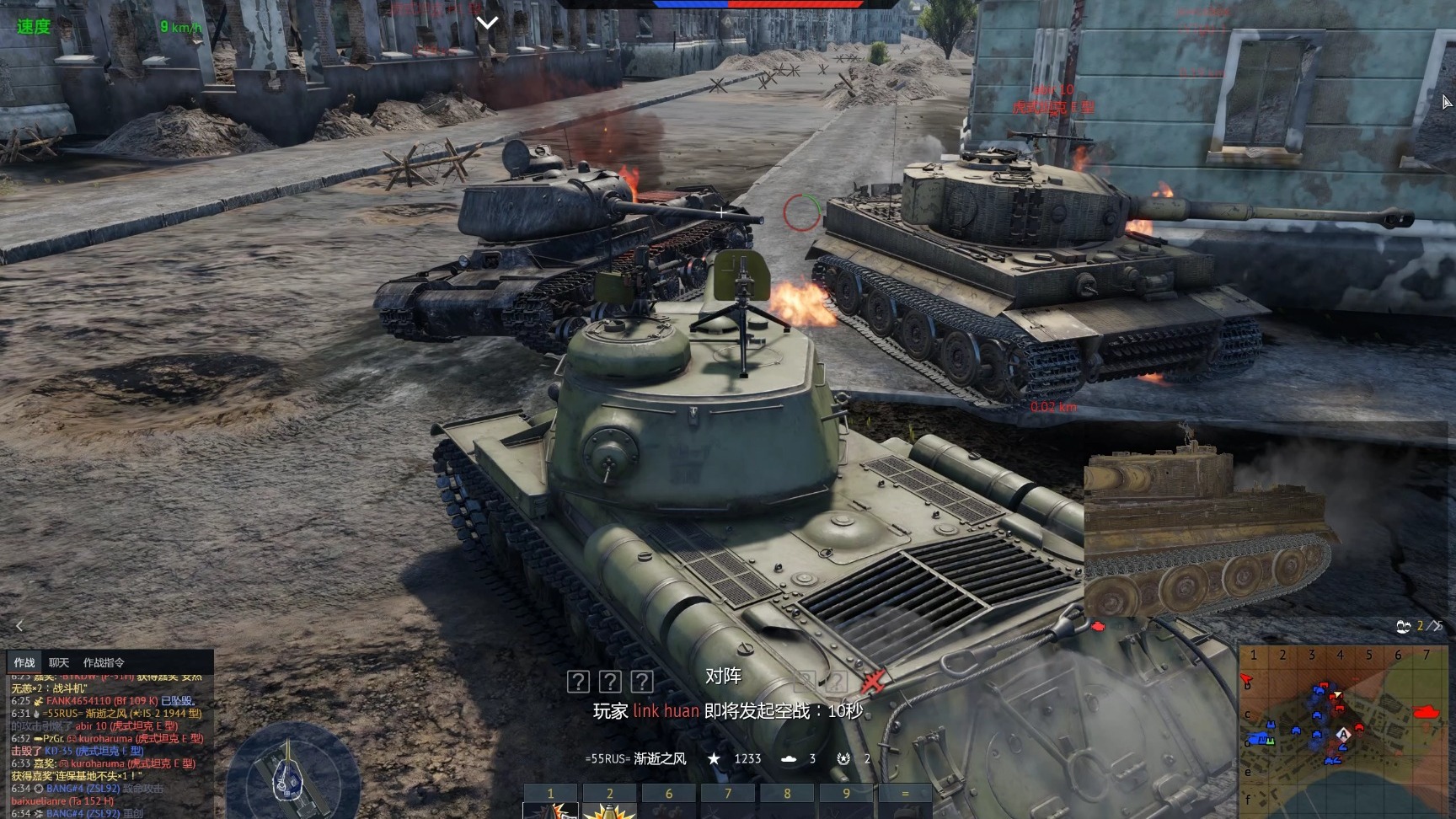Select the 作战指令 commands tab

coord(104,662)
